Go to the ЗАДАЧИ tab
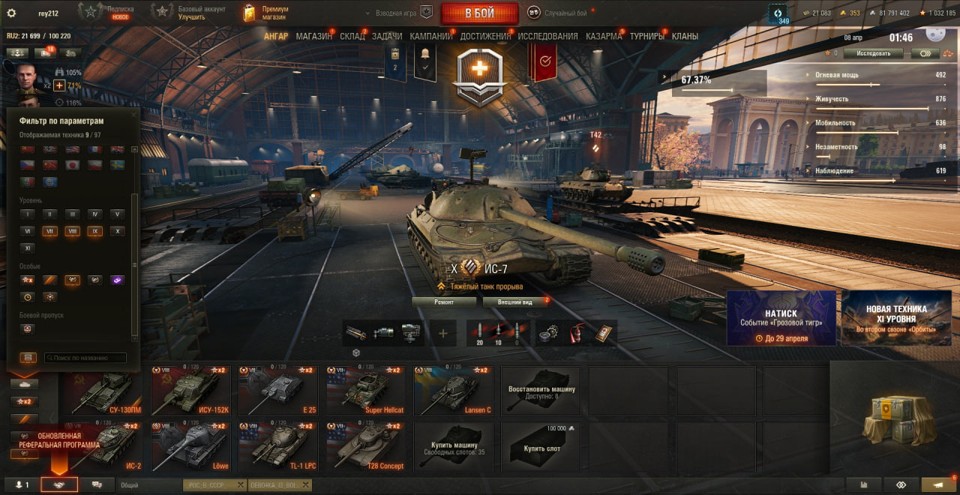Viewport: 960px width, 495px height. pos(387,36)
